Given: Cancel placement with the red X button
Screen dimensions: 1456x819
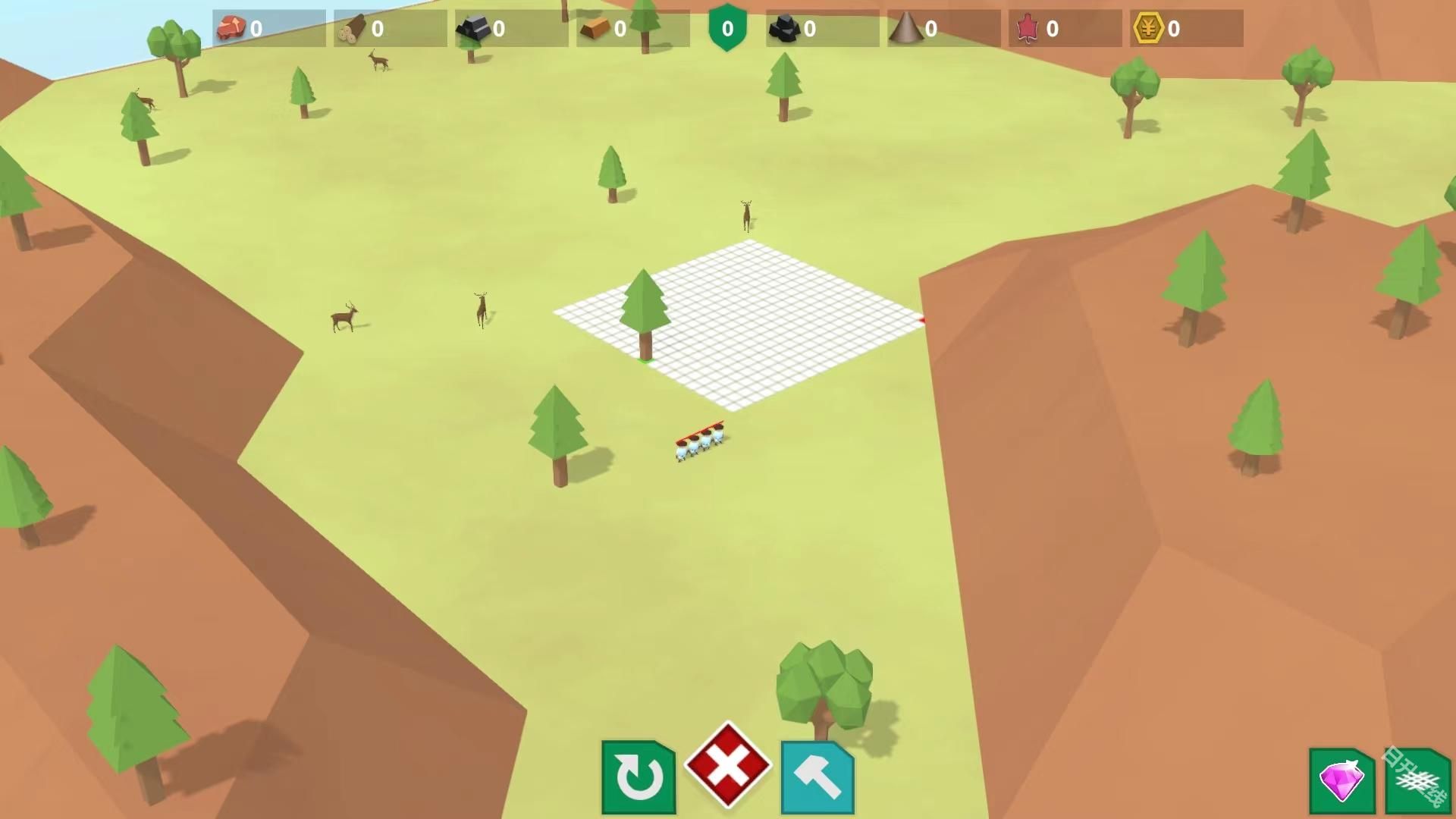Looking at the screenshot, I should tap(728, 764).
